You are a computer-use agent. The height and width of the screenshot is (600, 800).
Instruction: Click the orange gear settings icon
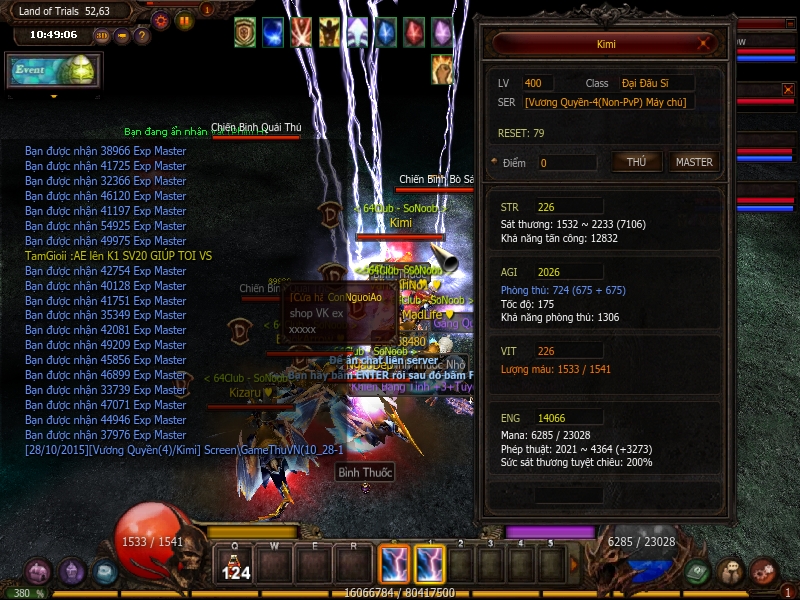(160, 19)
